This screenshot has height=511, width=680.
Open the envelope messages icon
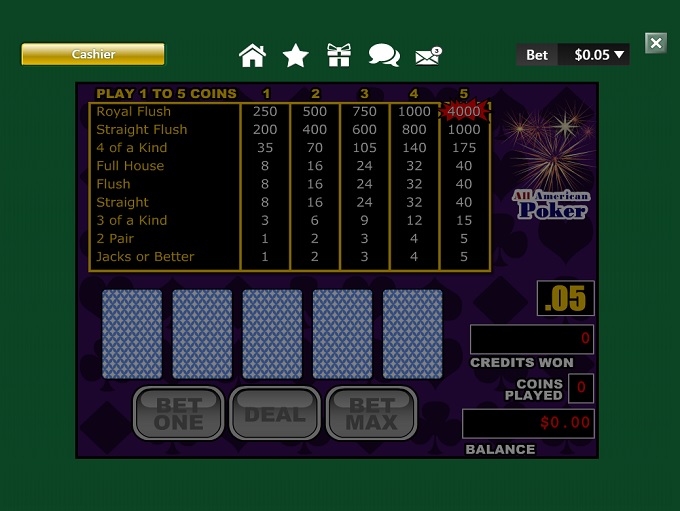[428, 55]
